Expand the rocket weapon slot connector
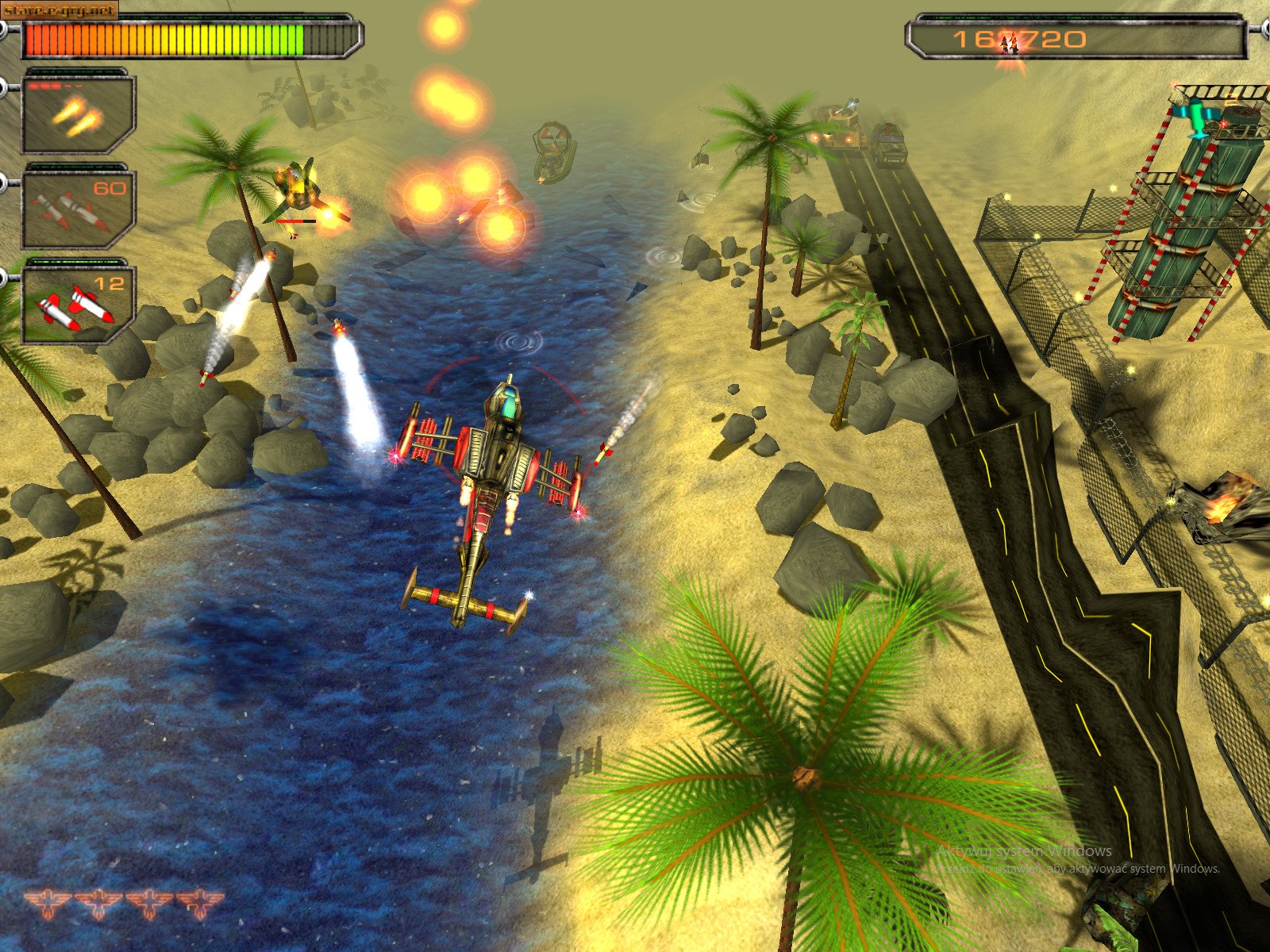Viewport: 1270px width, 952px height. click(8, 278)
